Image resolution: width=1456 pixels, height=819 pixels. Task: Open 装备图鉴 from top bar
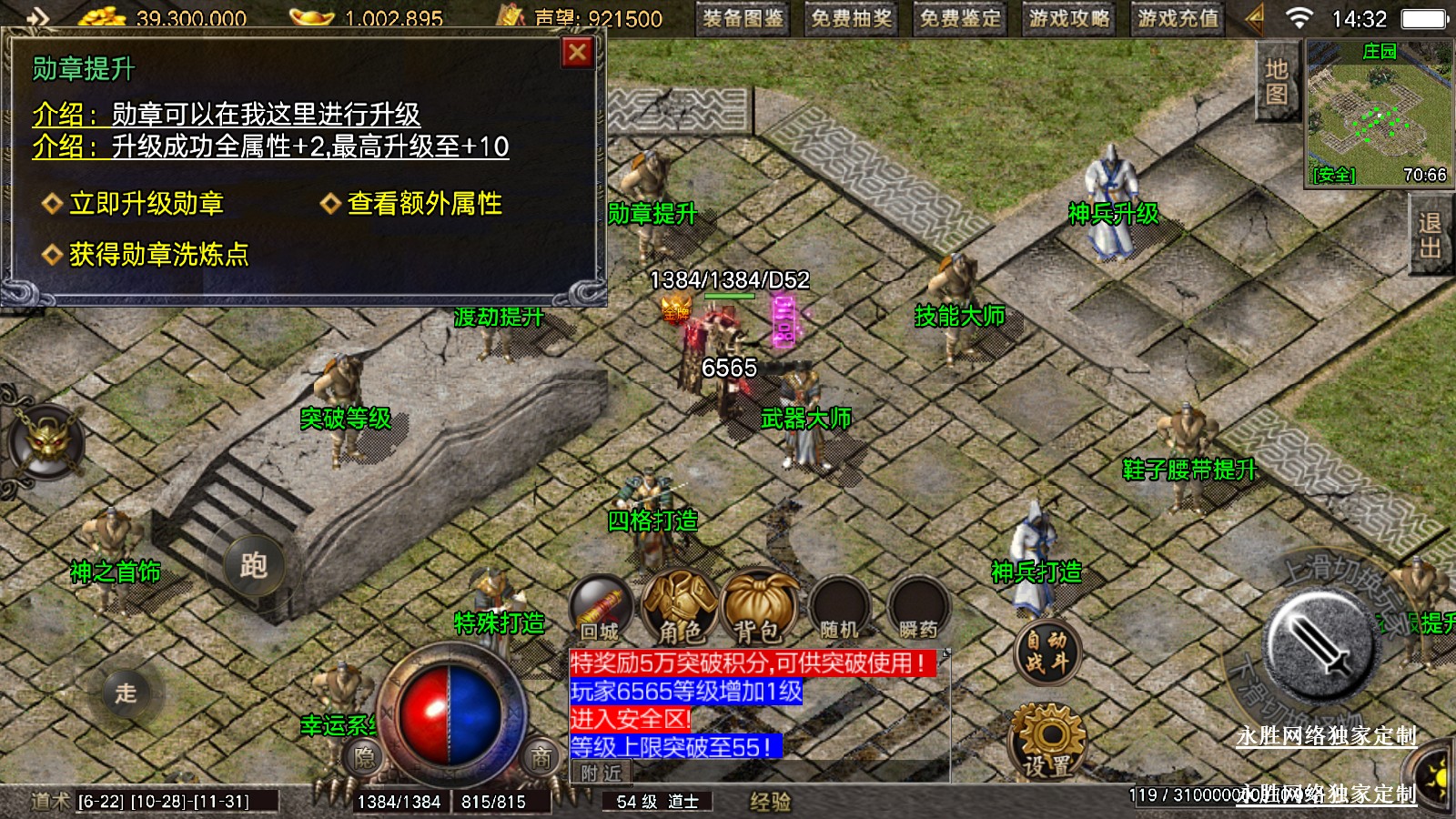(x=743, y=18)
